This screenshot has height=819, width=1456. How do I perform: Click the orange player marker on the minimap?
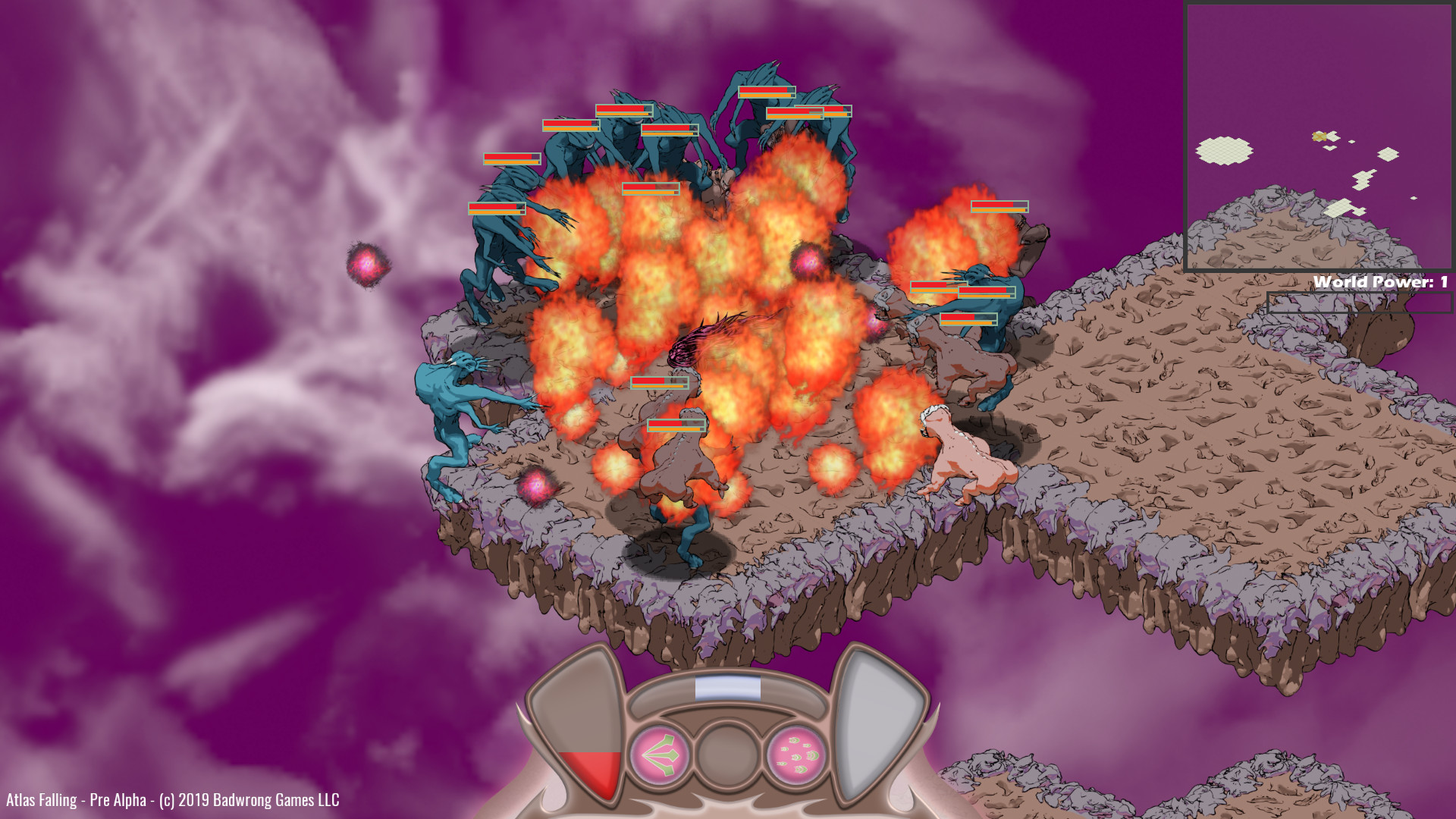point(1319,136)
